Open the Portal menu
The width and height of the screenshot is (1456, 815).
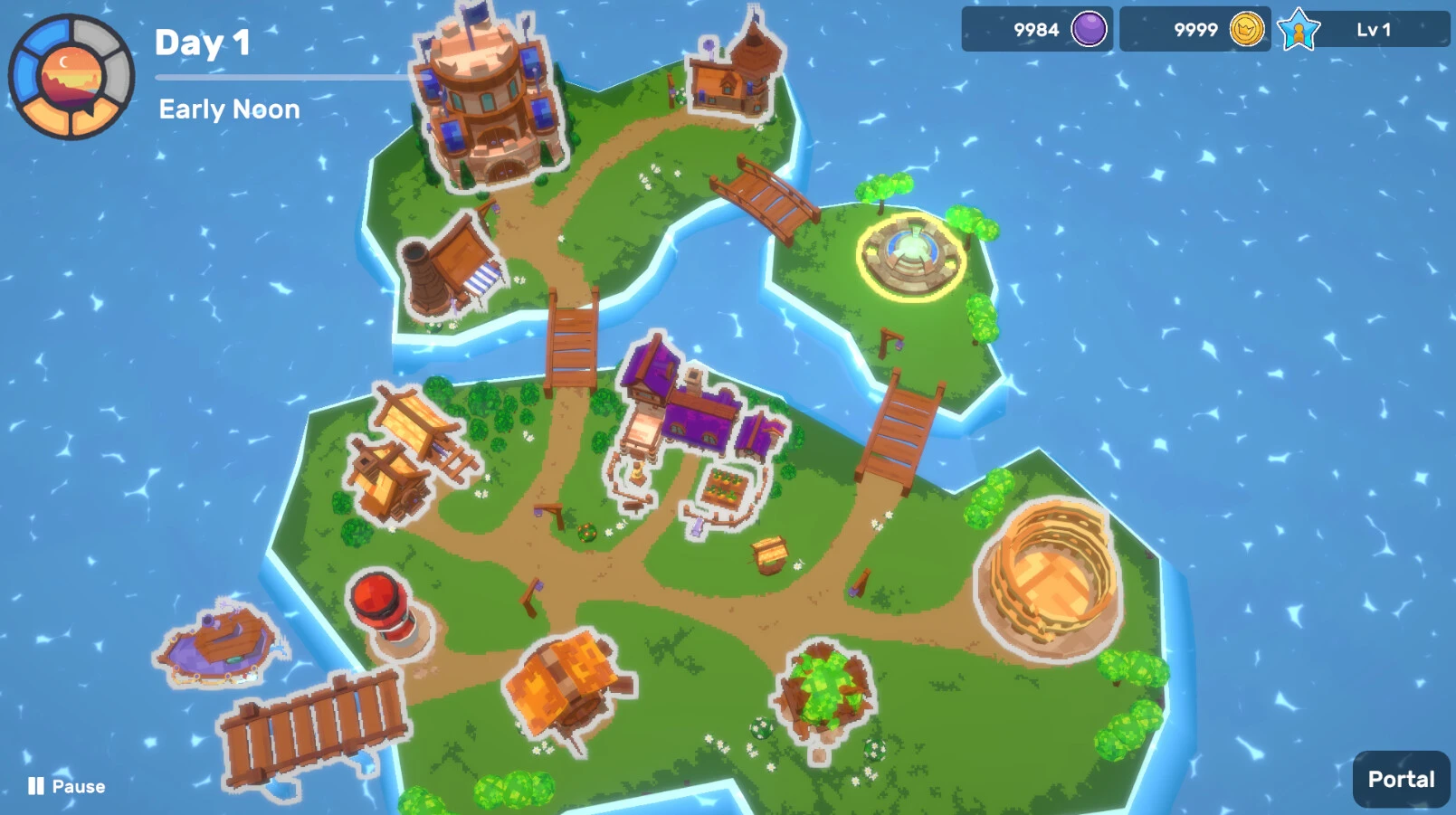[1398, 778]
